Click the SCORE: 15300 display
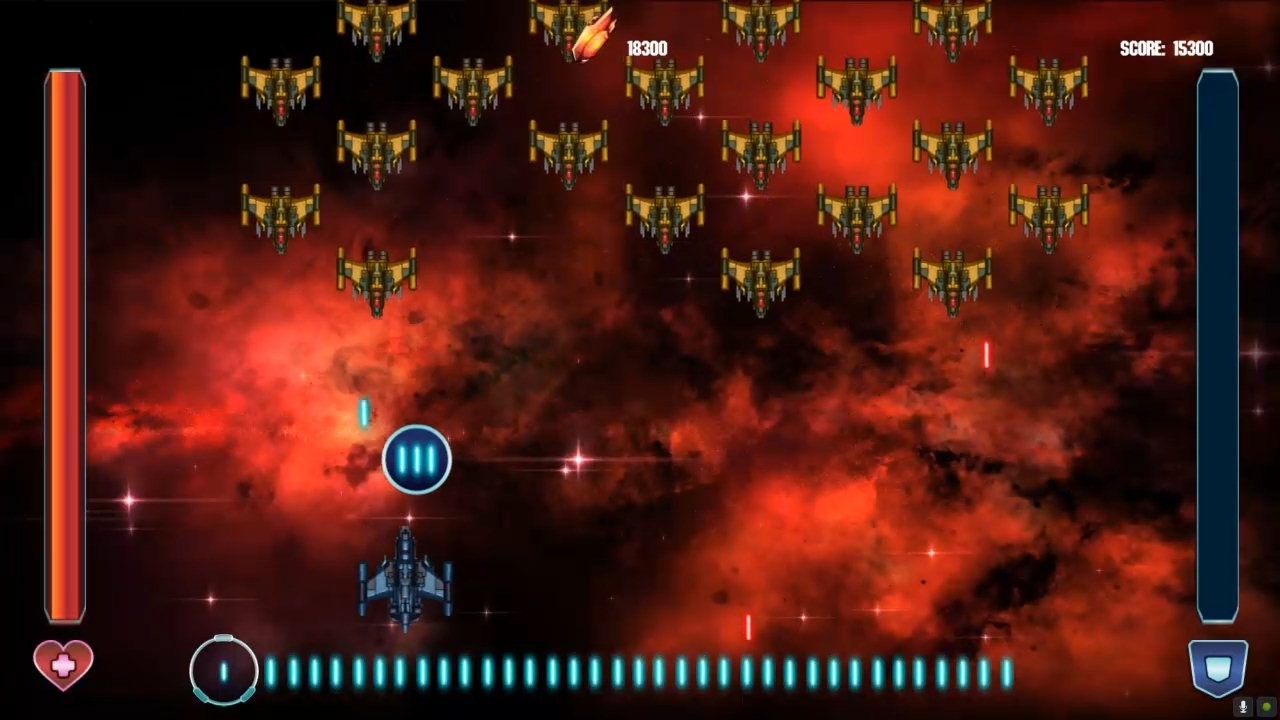The image size is (1280, 720). pyautogui.click(x=1168, y=45)
